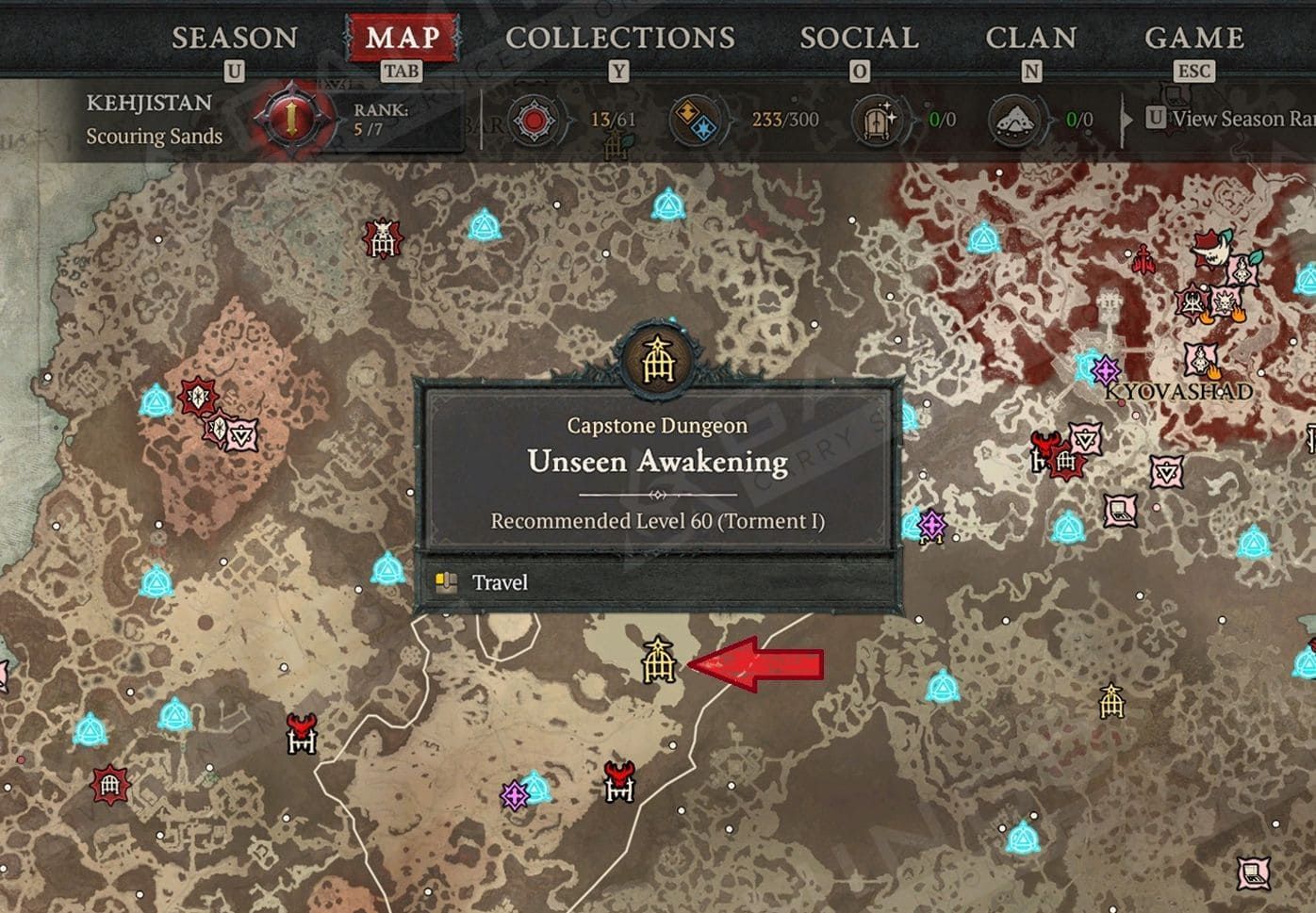Open the side quests progress icon 233/300
Screen dimensions: 1316x913
(698, 121)
